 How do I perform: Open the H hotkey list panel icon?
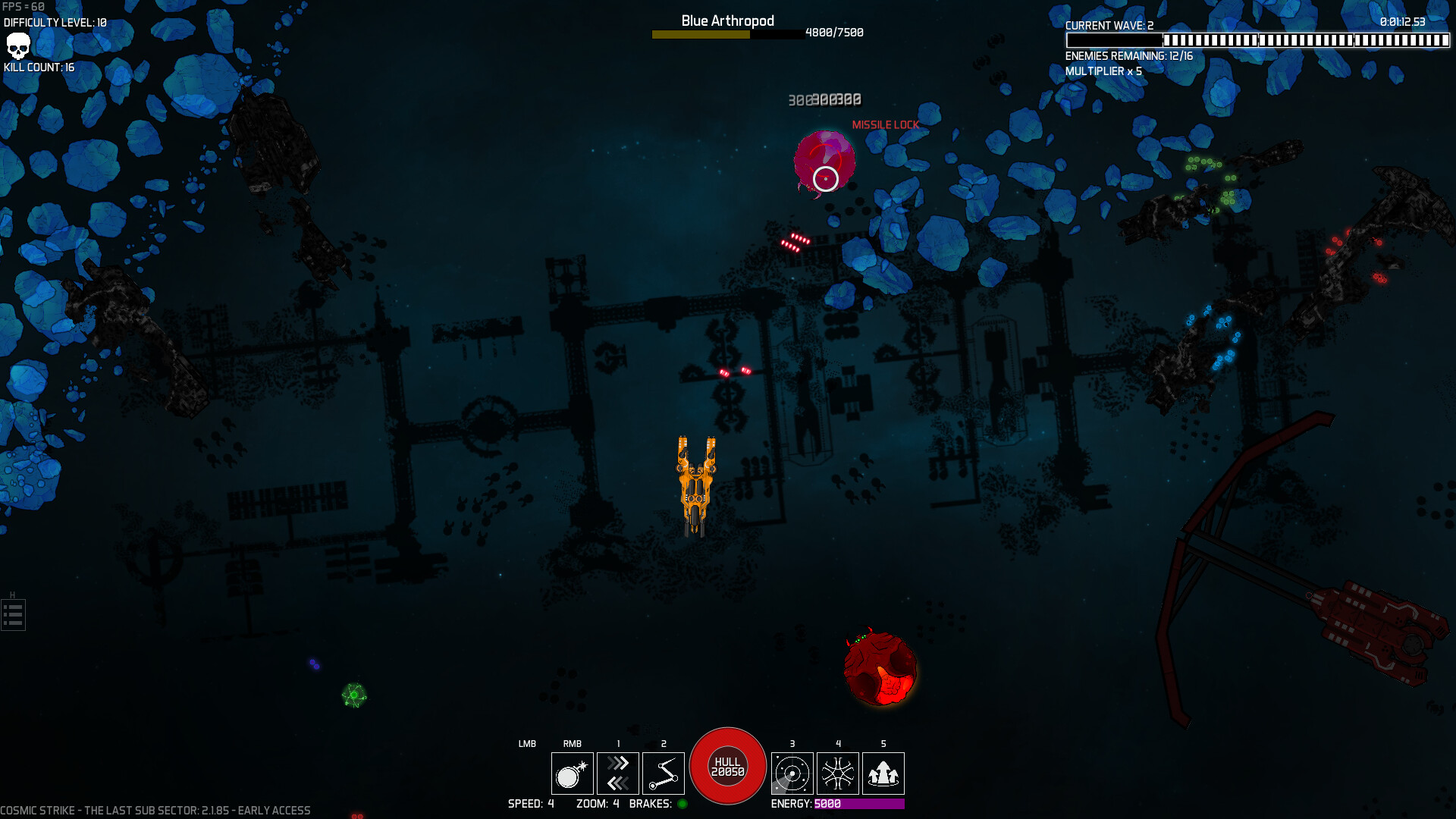click(x=12, y=614)
